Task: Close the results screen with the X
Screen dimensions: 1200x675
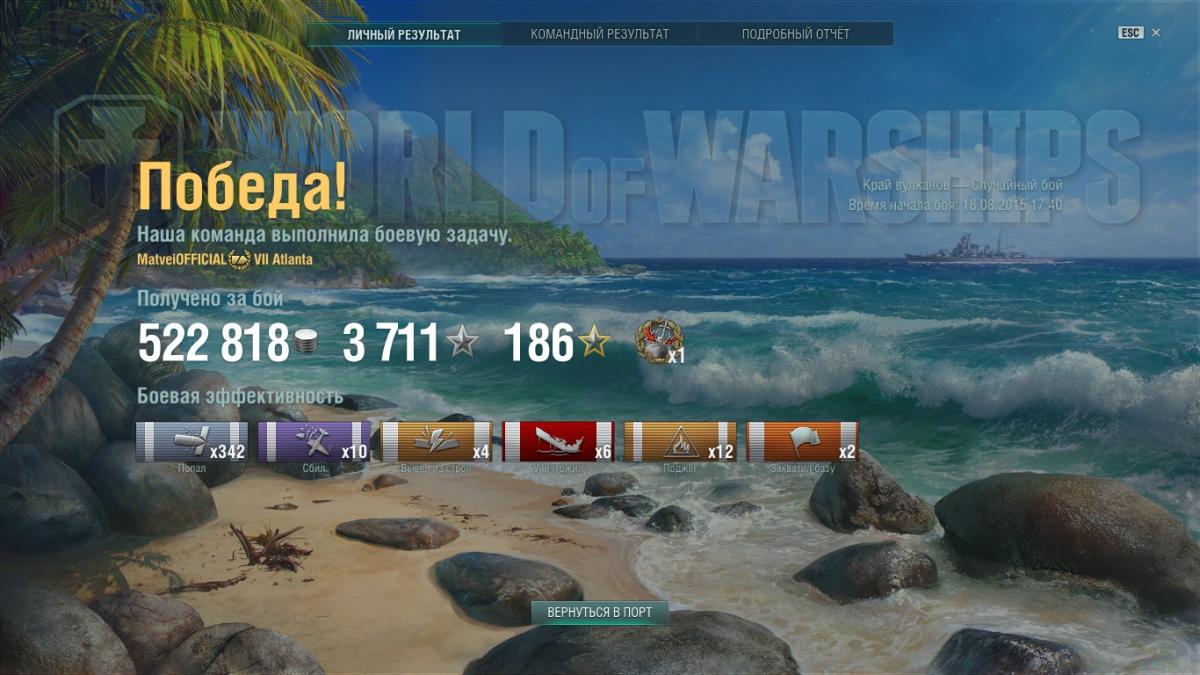Action: point(1156,33)
